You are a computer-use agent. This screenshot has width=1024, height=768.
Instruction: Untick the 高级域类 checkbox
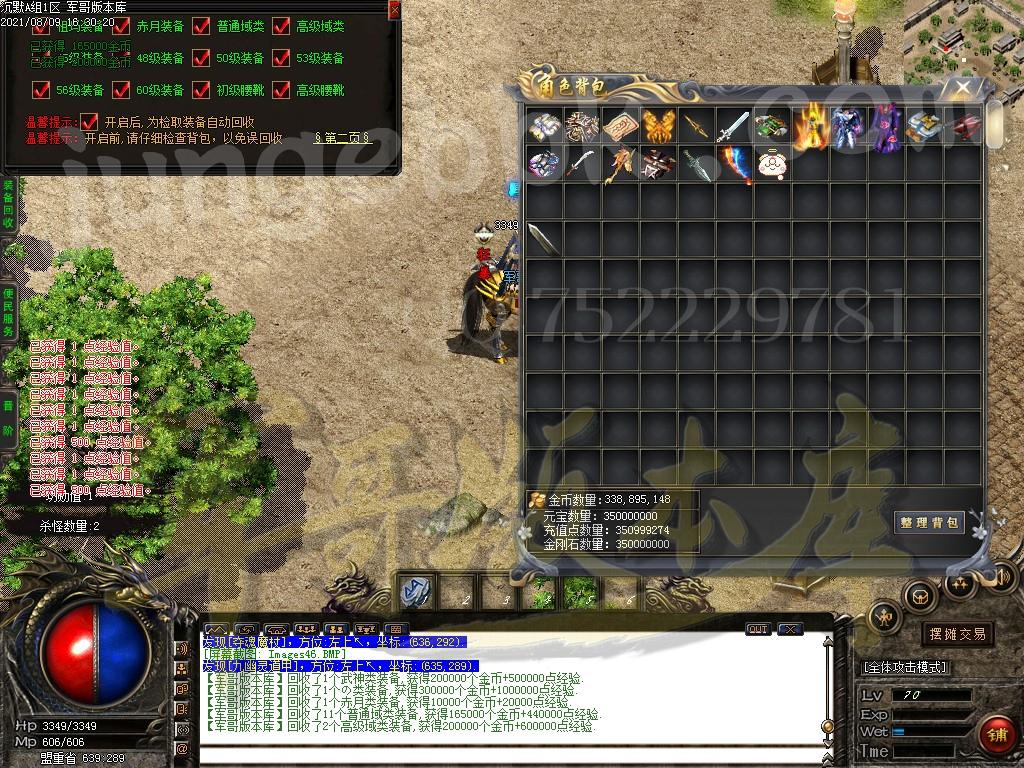click(281, 27)
